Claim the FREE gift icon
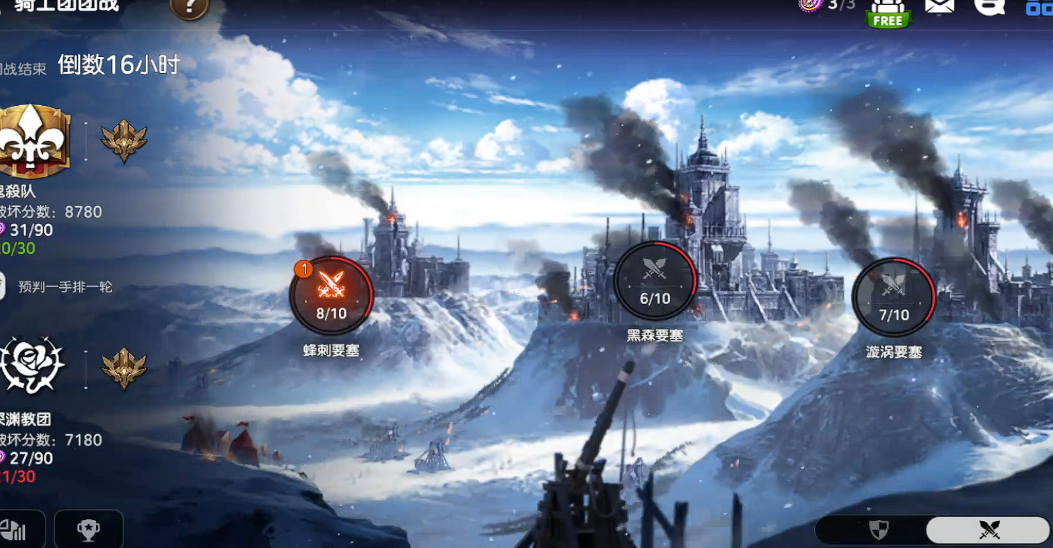Image resolution: width=1053 pixels, height=548 pixels. coord(887,10)
